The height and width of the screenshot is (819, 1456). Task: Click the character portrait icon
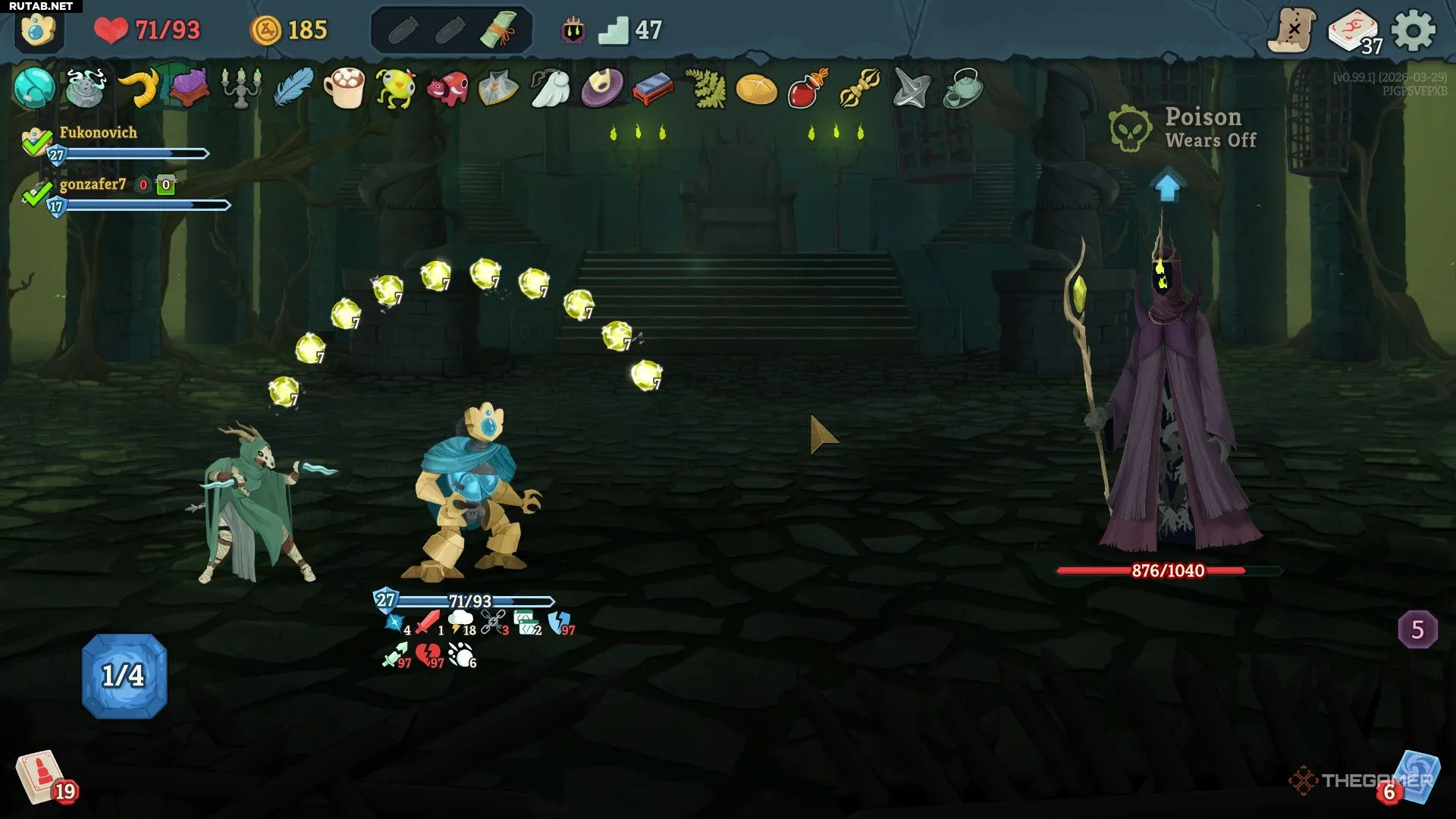pos(38,31)
